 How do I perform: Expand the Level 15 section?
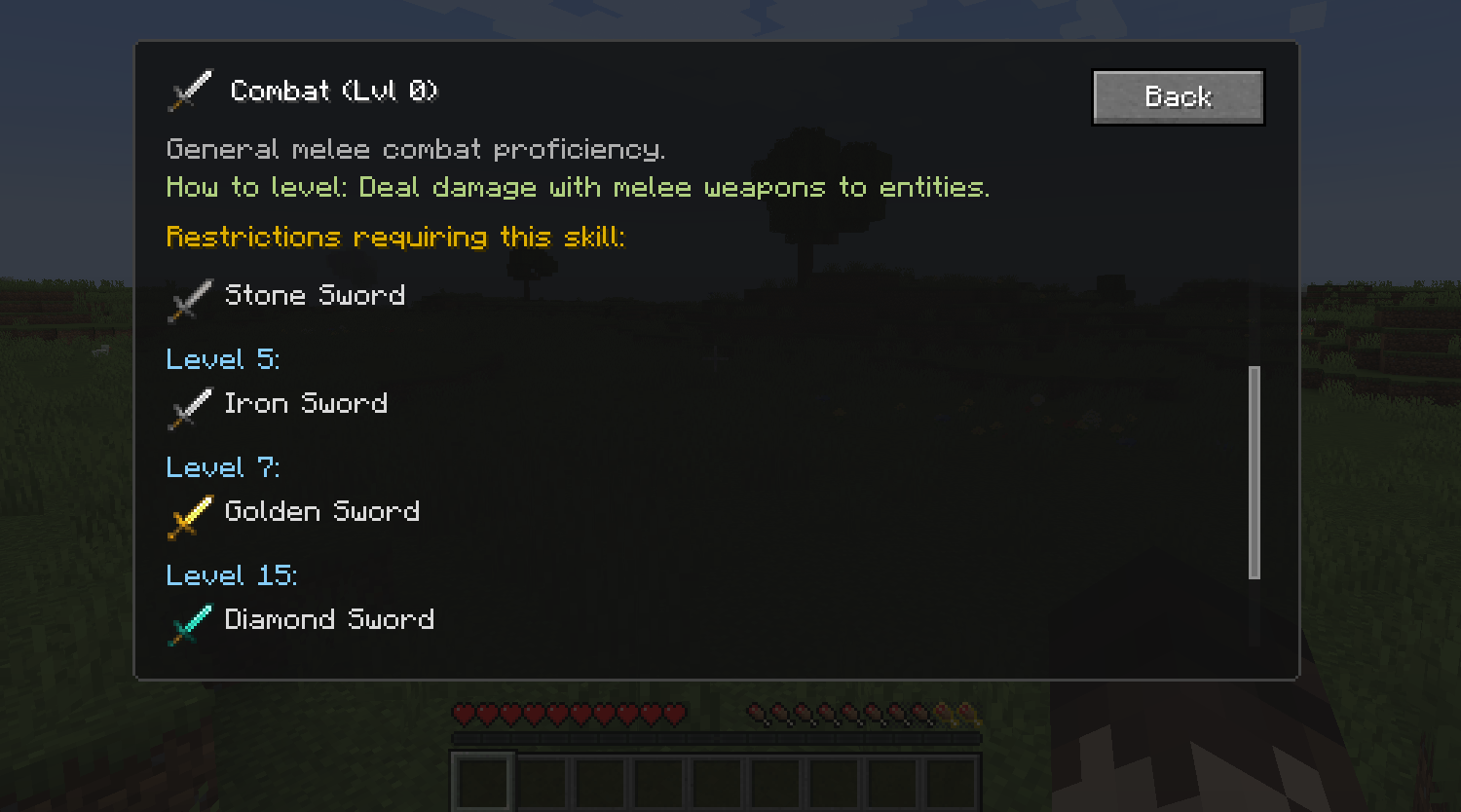[x=232, y=574]
